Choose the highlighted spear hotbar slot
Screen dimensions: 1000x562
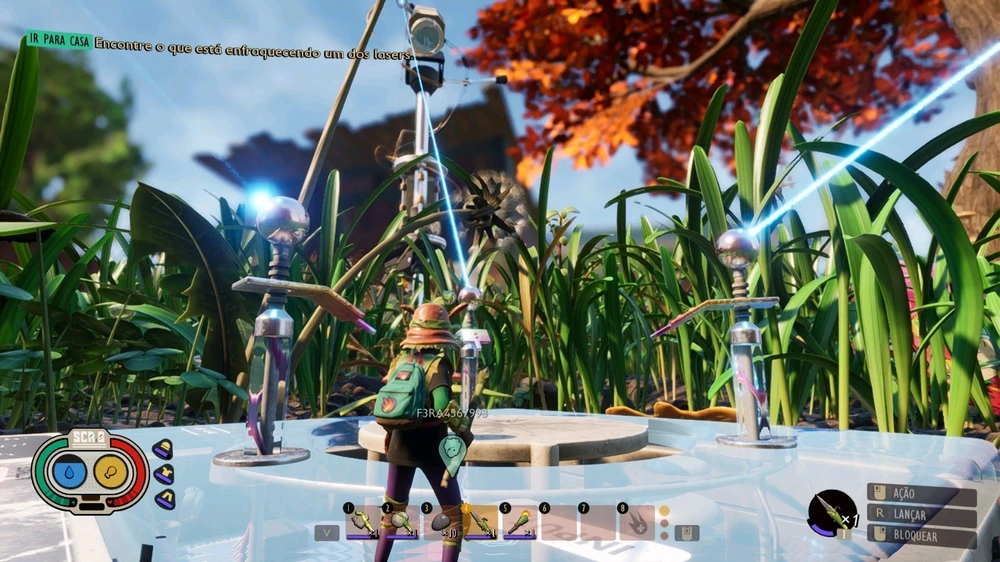pyautogui.click(x=481, y=523)
